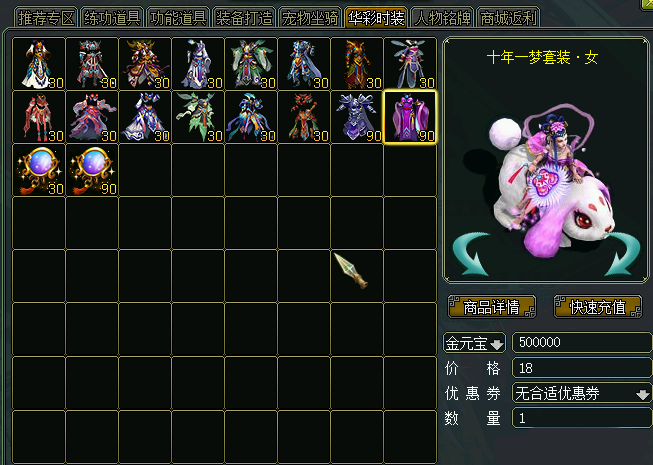The width and height of the screenshot is (653, 465).
Task: Switch to the 宠物坐骑 tab
Action: tap(310, 18)
